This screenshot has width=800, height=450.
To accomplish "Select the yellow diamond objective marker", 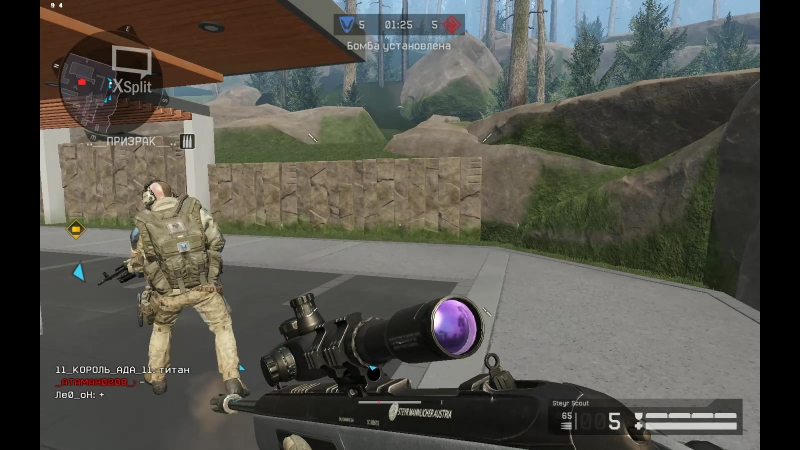I will (75, 229).
